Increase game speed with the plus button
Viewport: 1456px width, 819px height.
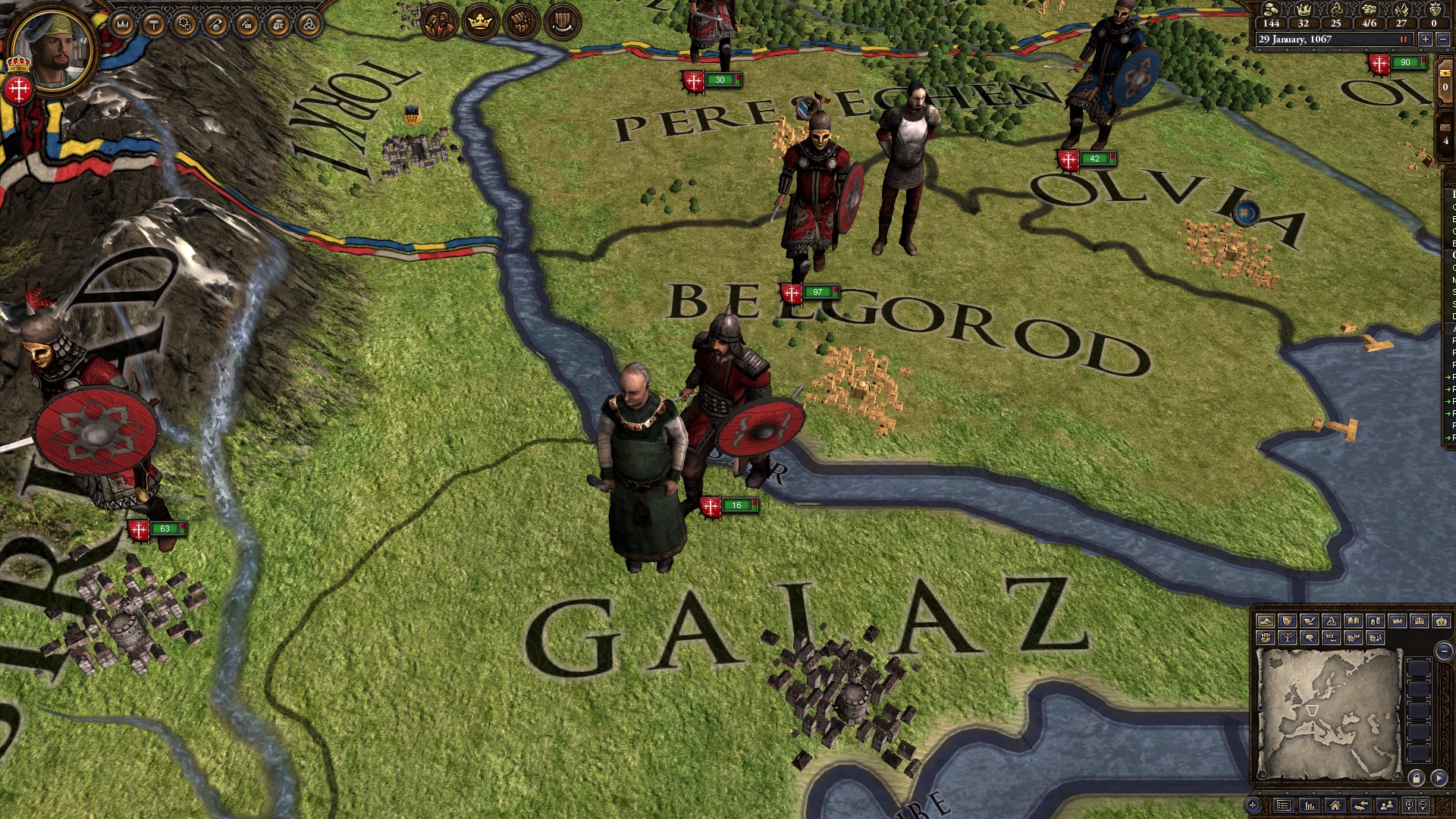pos(1425,39)
